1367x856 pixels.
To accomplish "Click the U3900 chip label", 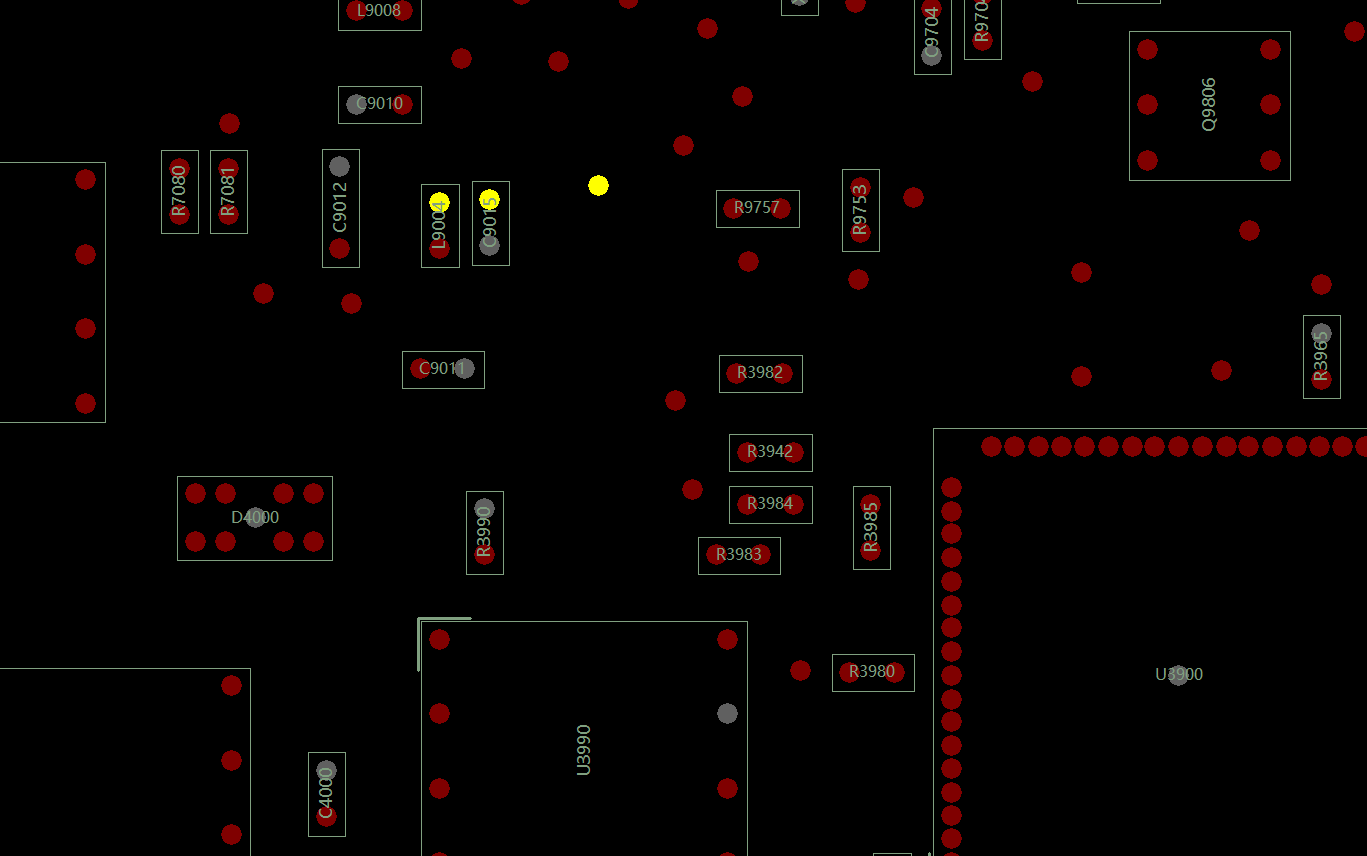I will [1179, 675].
